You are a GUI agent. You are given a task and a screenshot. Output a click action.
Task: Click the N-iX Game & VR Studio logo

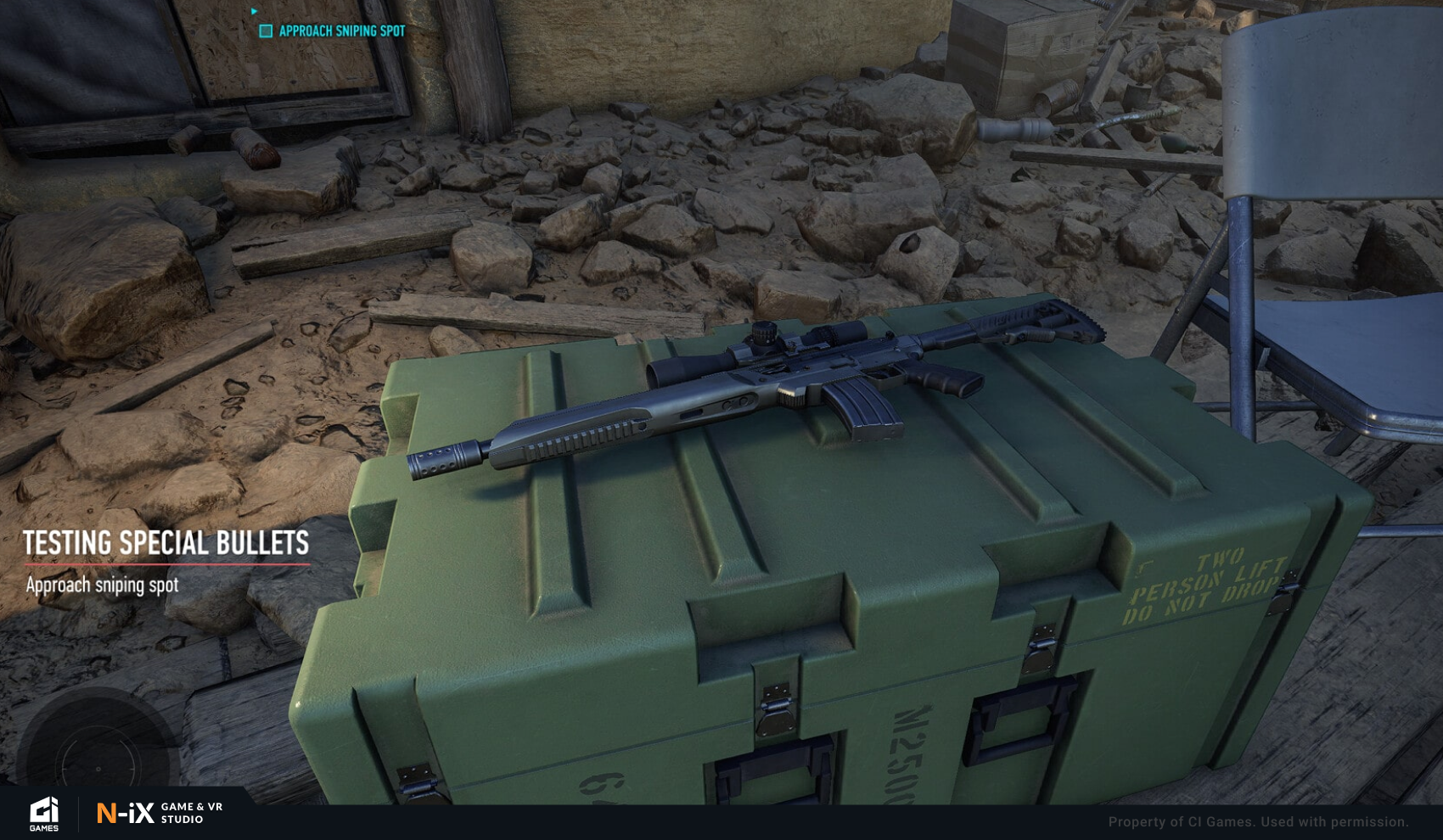pyautogui.click(x=160, y=814)
